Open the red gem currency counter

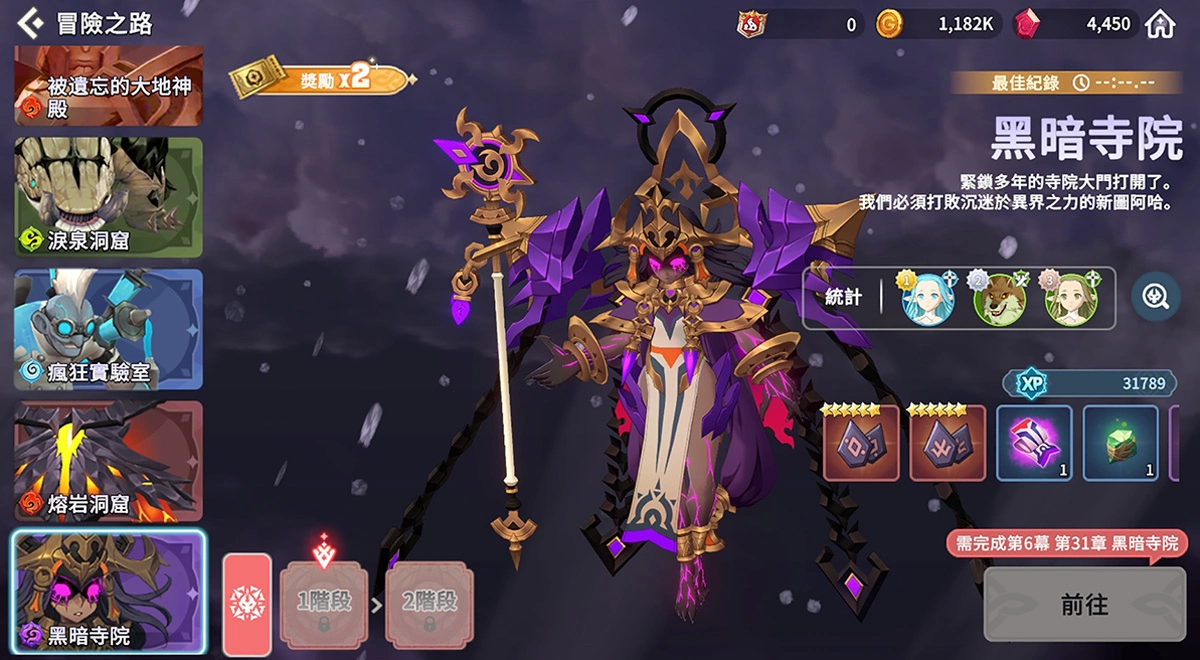[1074, 24]
